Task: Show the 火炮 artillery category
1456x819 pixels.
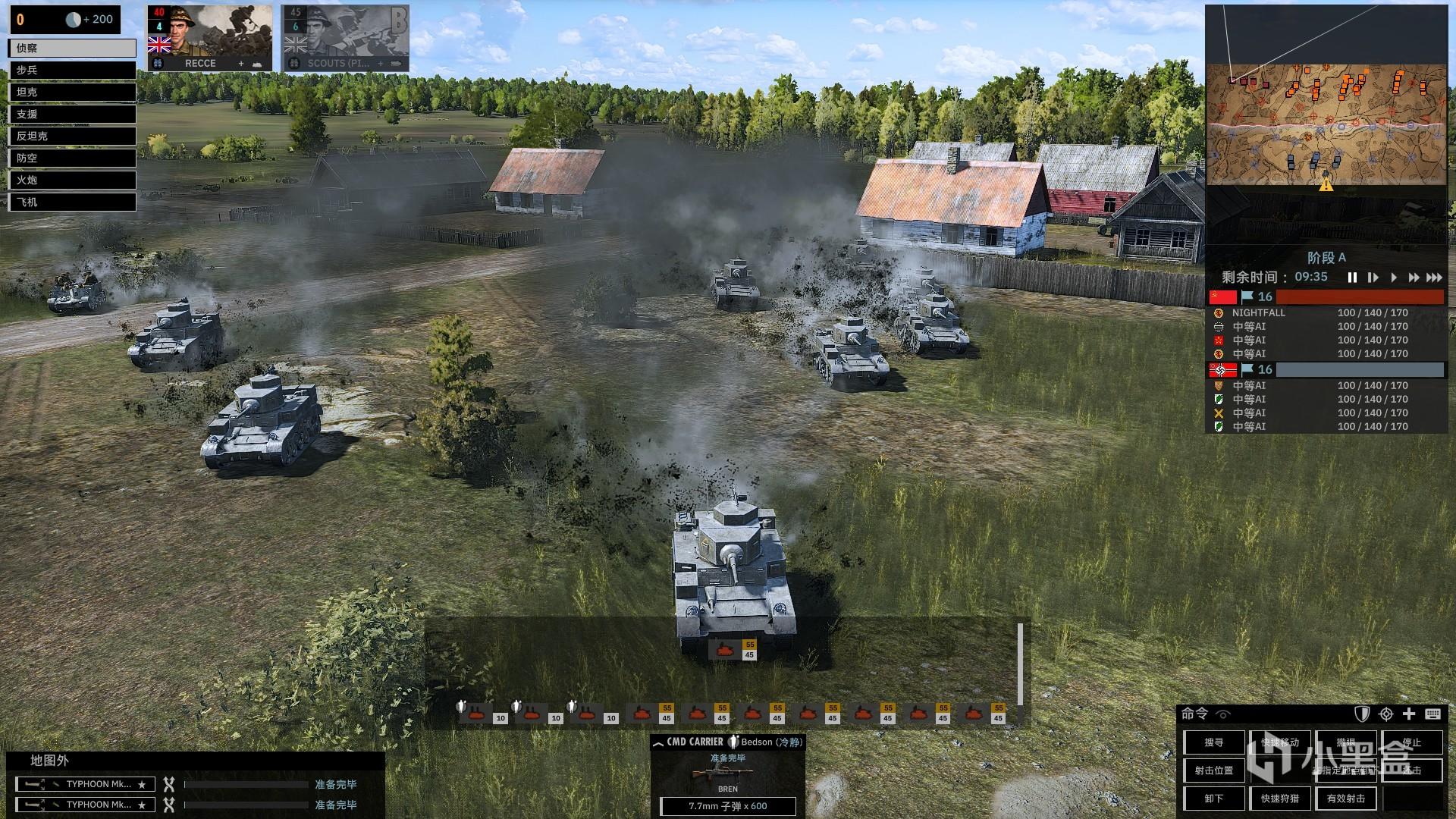Action: (x=72, y=180)
